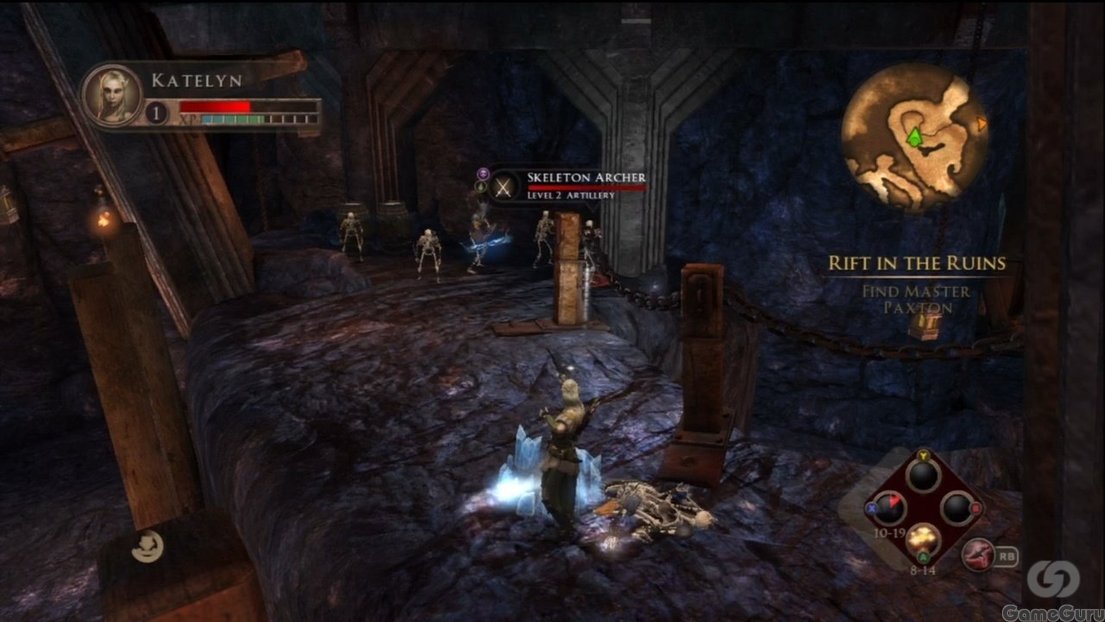Click the orange arrow marker on minimap
1105x622 pixels.
pos(982,124)
